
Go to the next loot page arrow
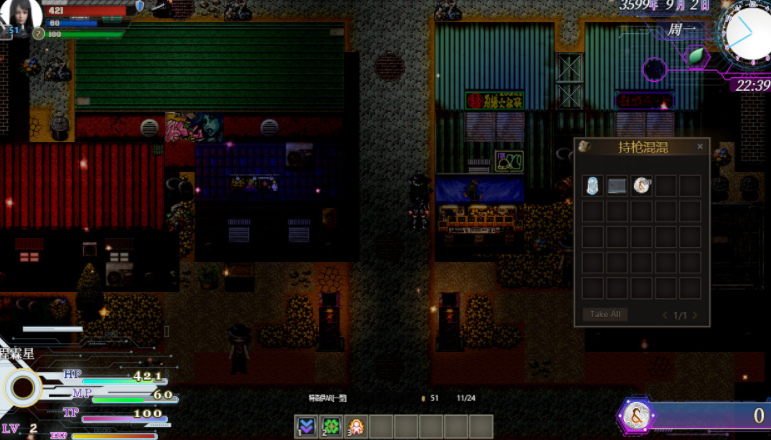(695, 315)
